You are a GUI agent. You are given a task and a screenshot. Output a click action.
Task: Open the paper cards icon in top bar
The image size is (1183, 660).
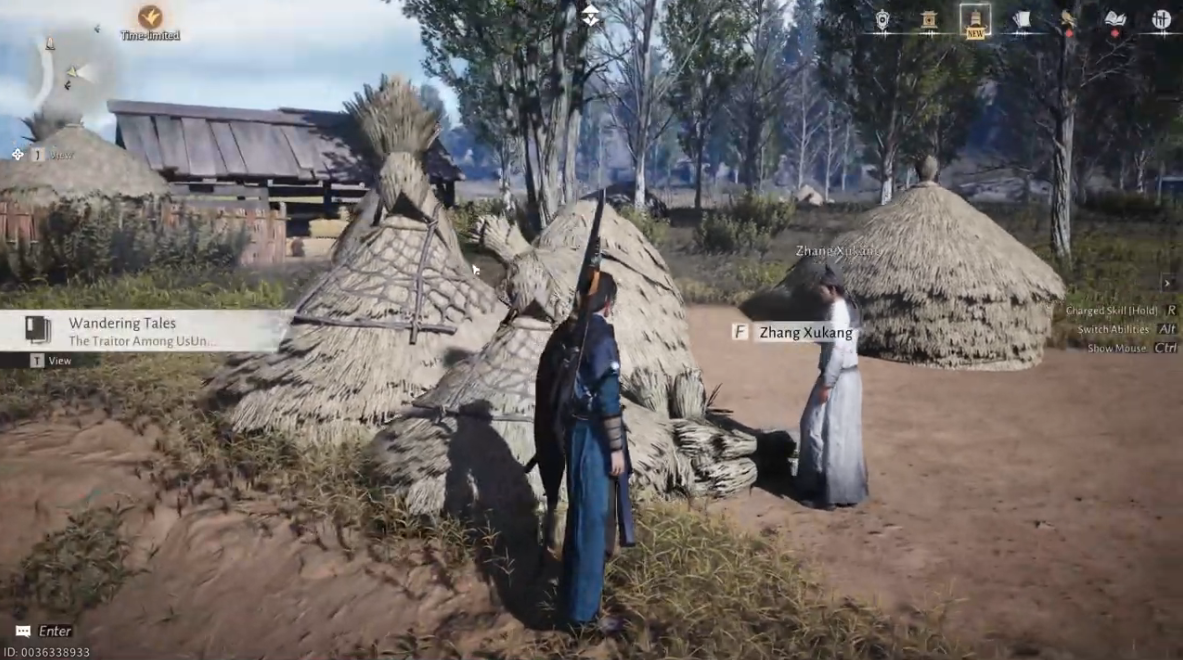[x=1021, y=20]
